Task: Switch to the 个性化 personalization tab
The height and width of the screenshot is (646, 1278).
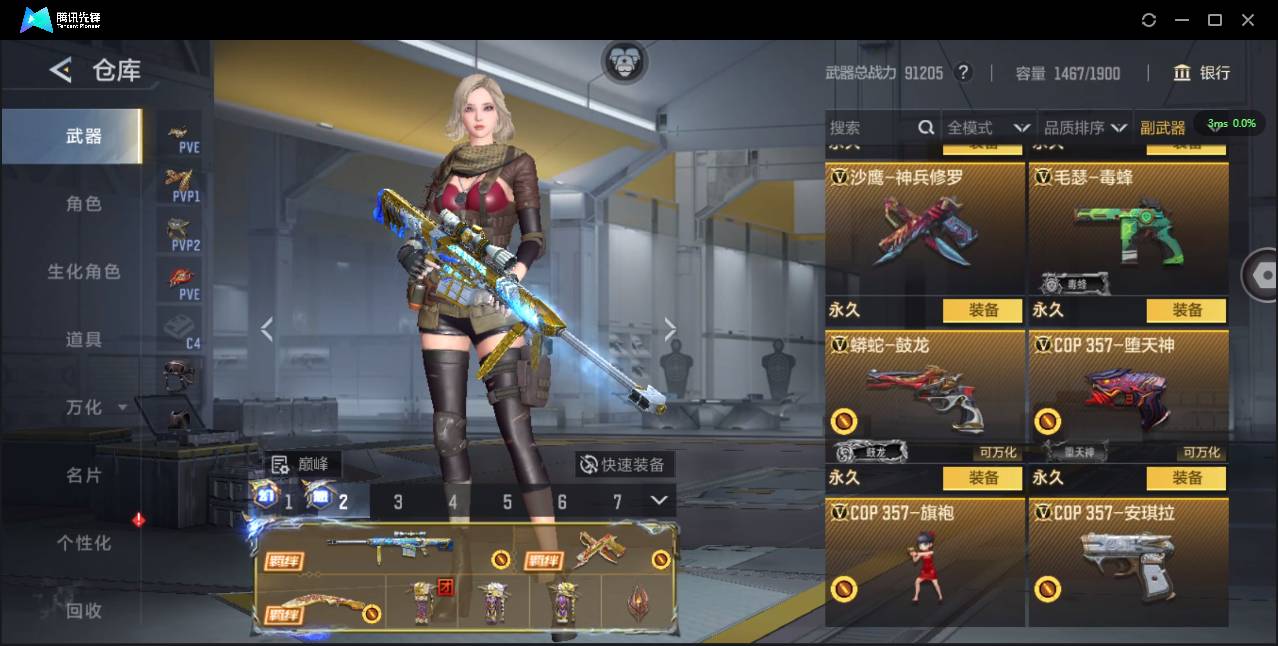Action: 84,543
